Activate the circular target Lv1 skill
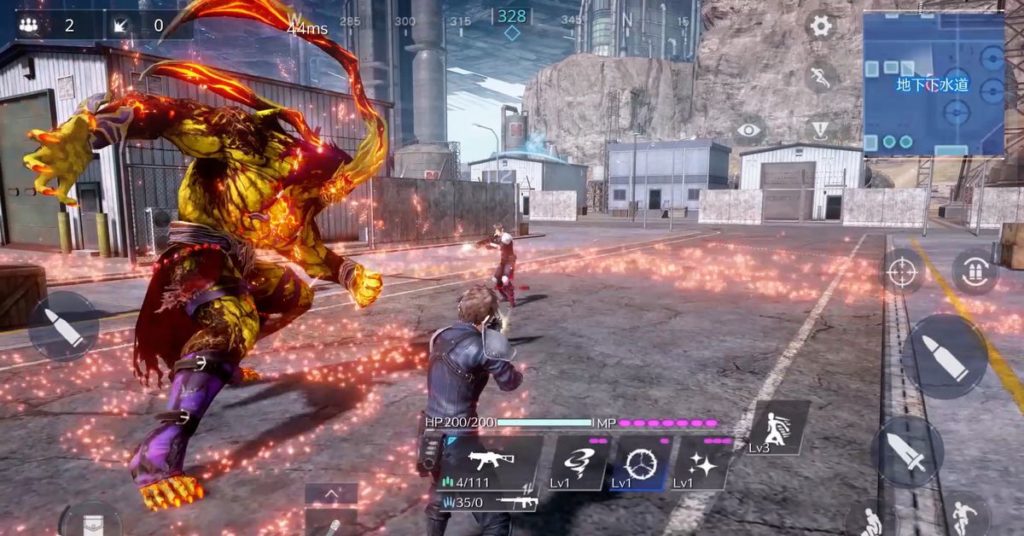 [640, 464]
